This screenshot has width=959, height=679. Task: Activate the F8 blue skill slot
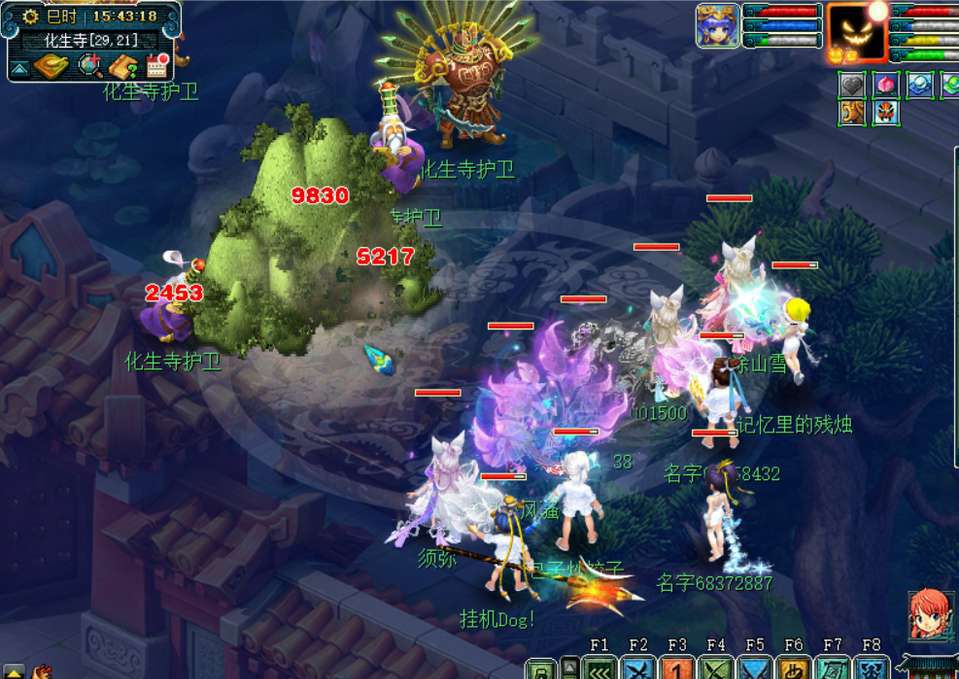[871, 667]
